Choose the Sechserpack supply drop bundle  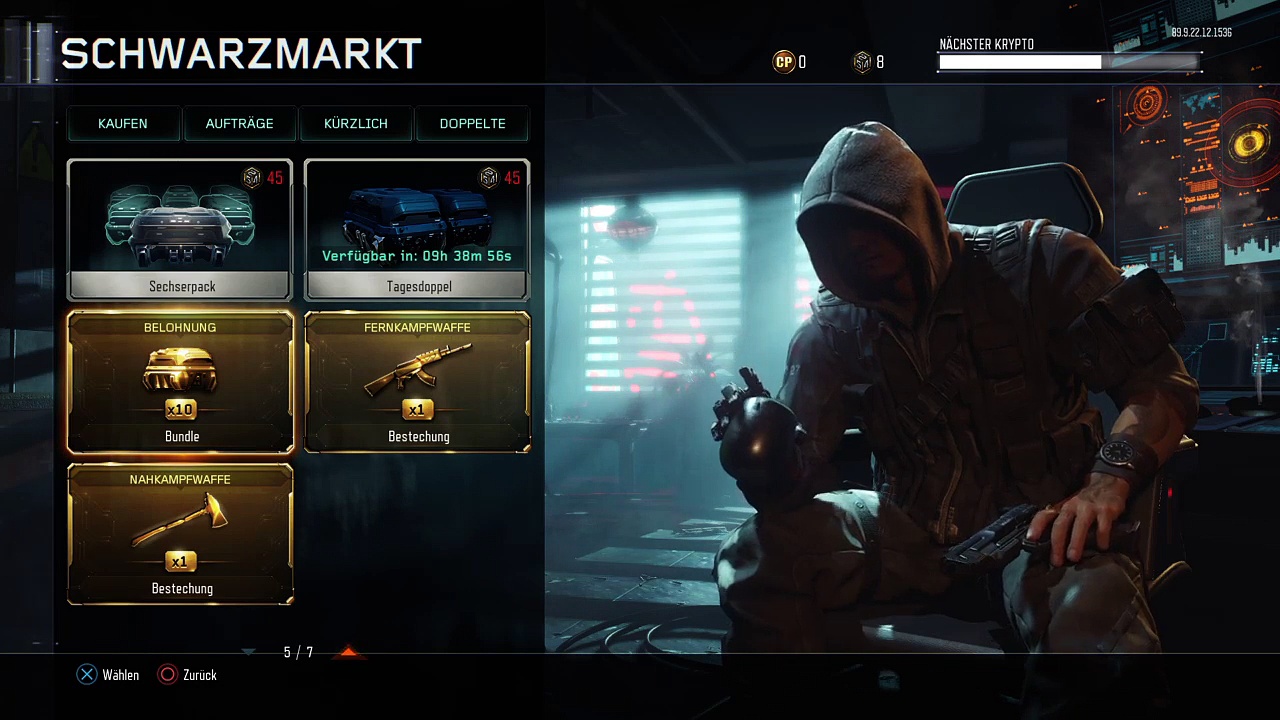(180, 230)
